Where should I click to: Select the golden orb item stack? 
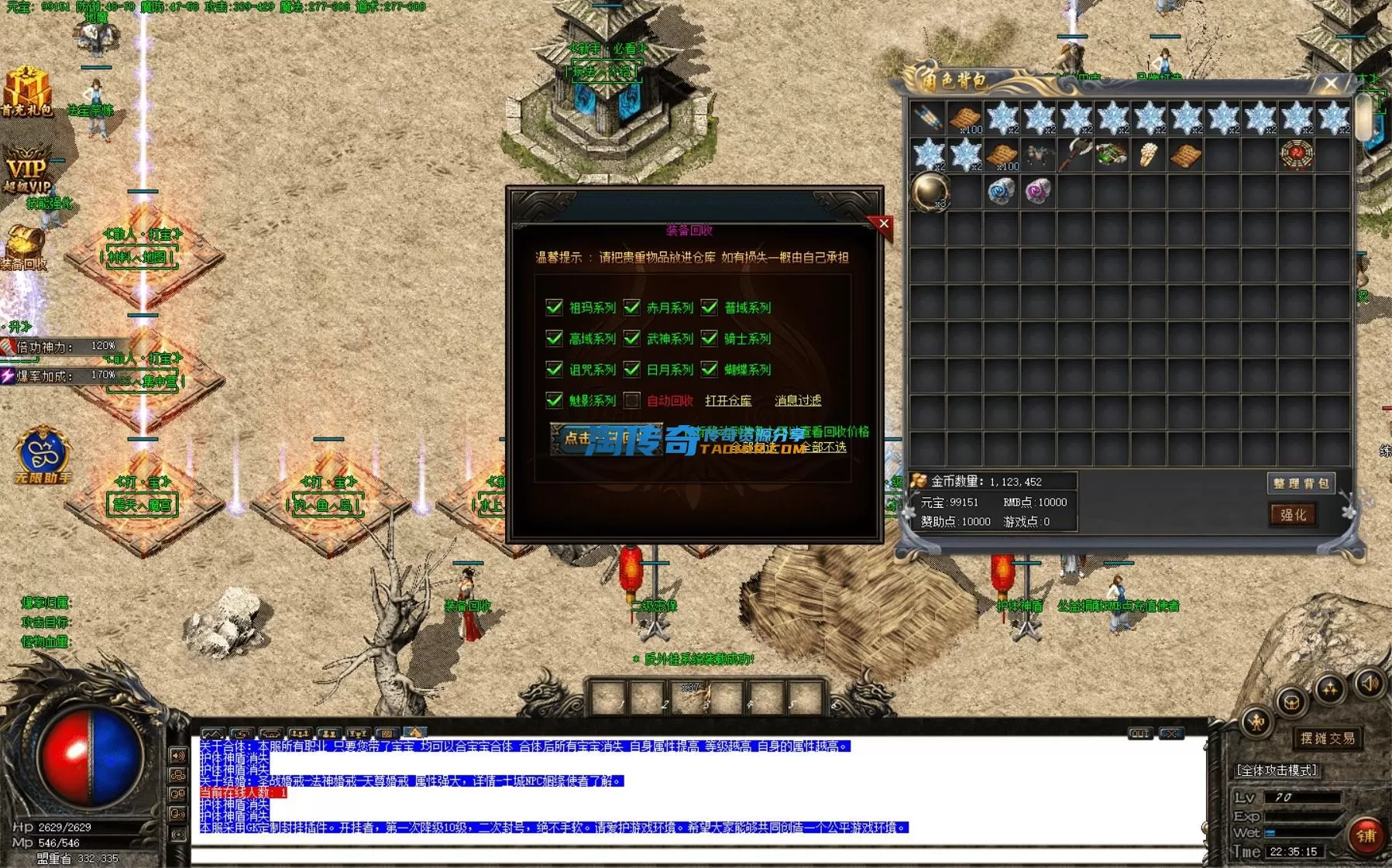[929, 191]
